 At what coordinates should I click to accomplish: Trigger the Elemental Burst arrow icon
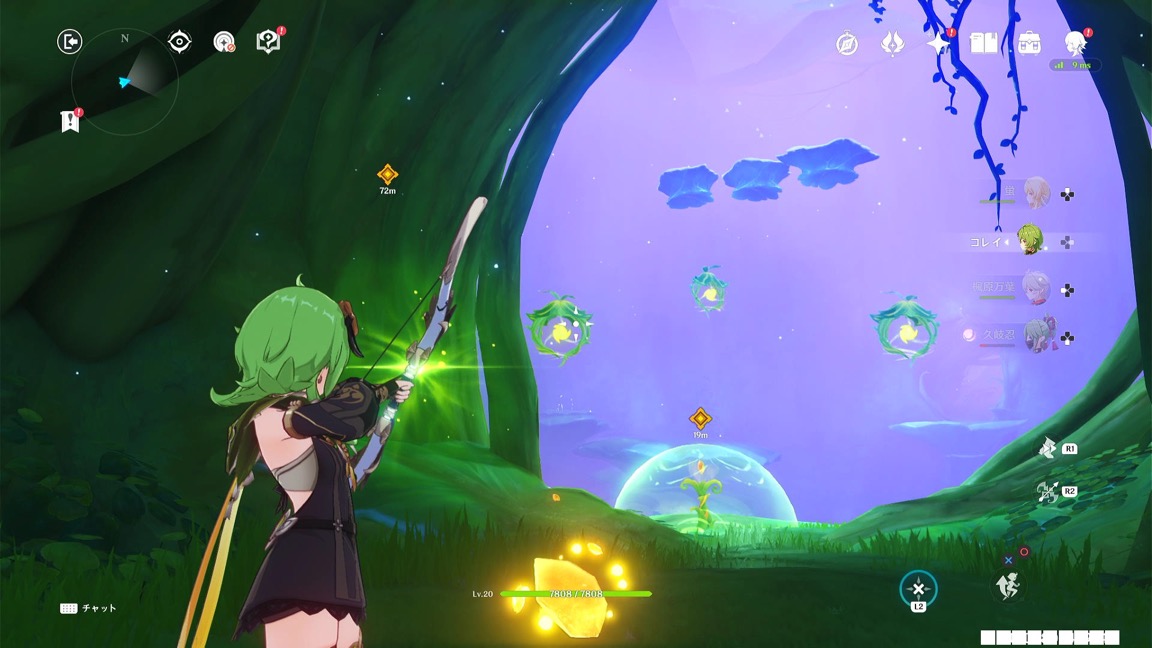[x=1047, y=492]
